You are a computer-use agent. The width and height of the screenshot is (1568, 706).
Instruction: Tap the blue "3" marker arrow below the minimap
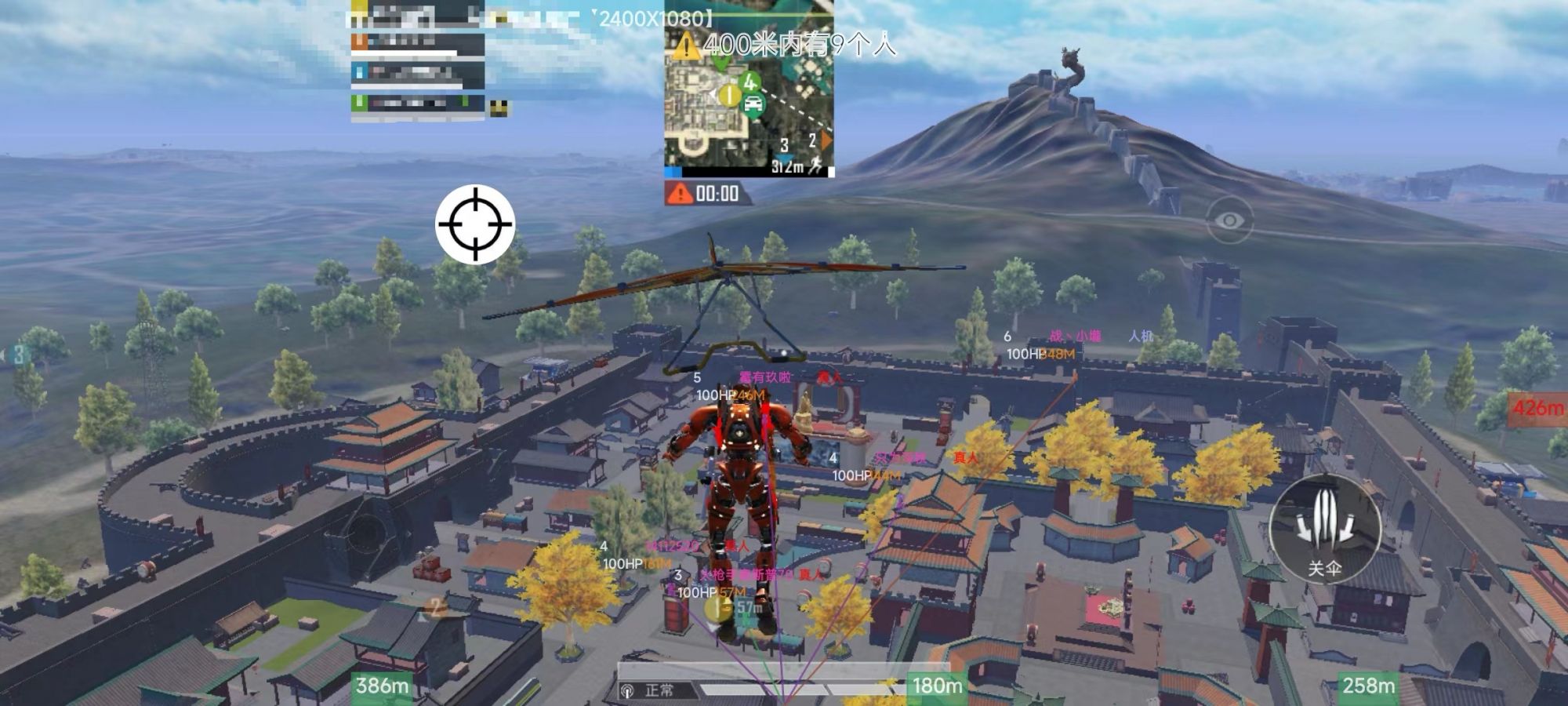click(782, 157)
